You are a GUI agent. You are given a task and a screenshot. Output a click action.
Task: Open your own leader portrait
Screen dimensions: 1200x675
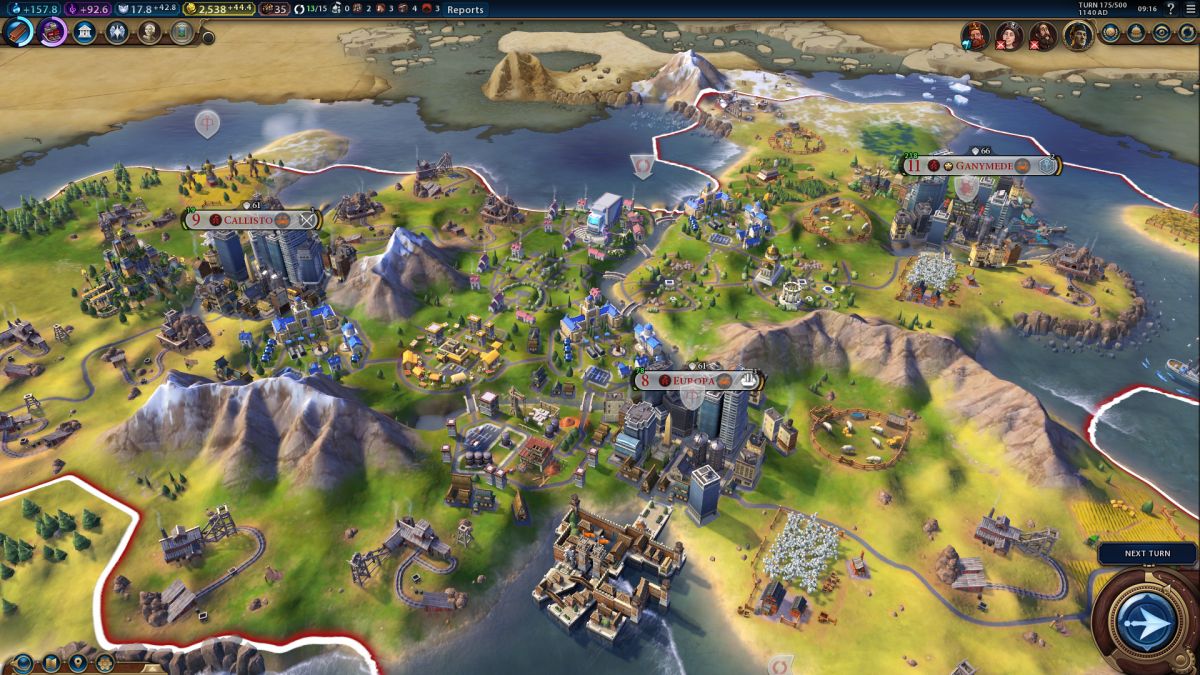[1077, 36]
